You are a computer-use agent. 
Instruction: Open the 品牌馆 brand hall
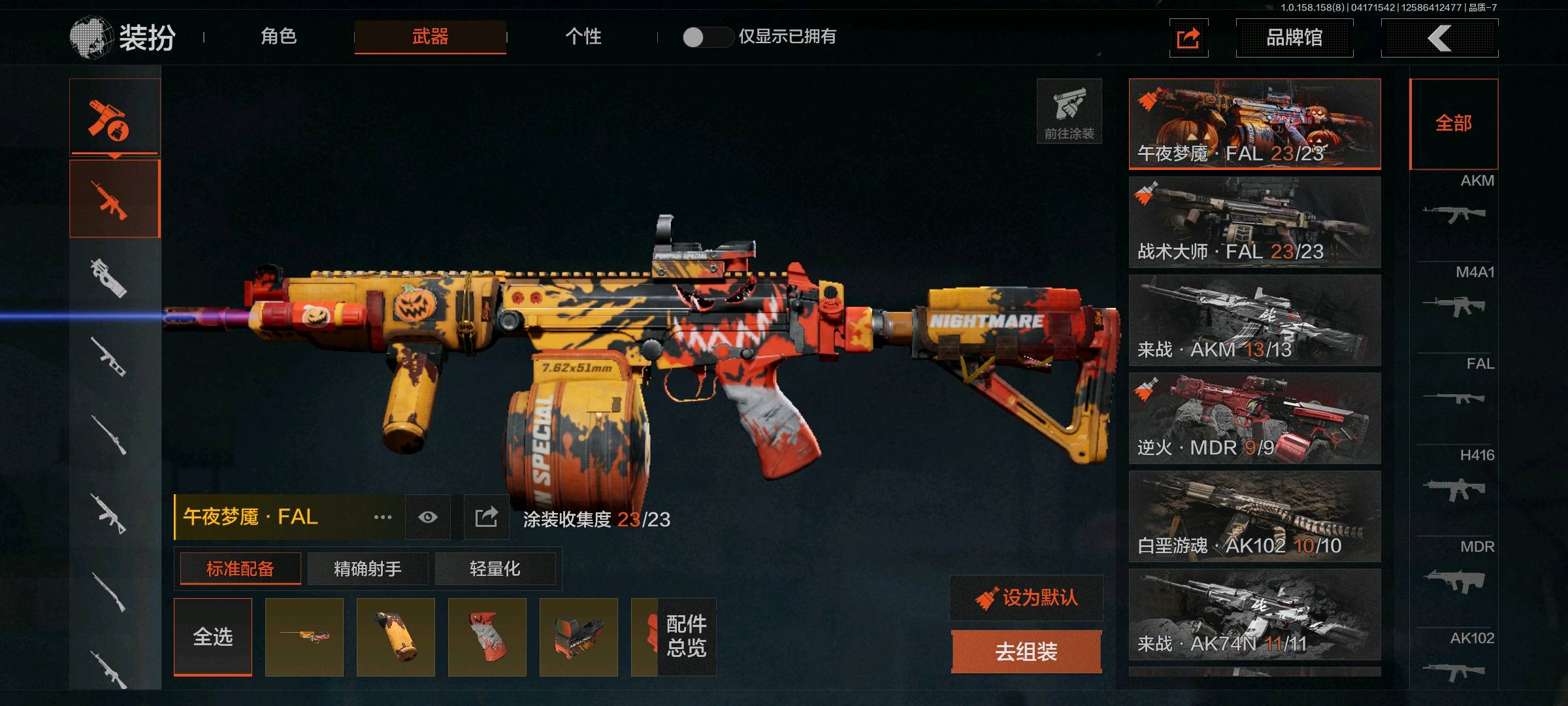click(1294, 38)
